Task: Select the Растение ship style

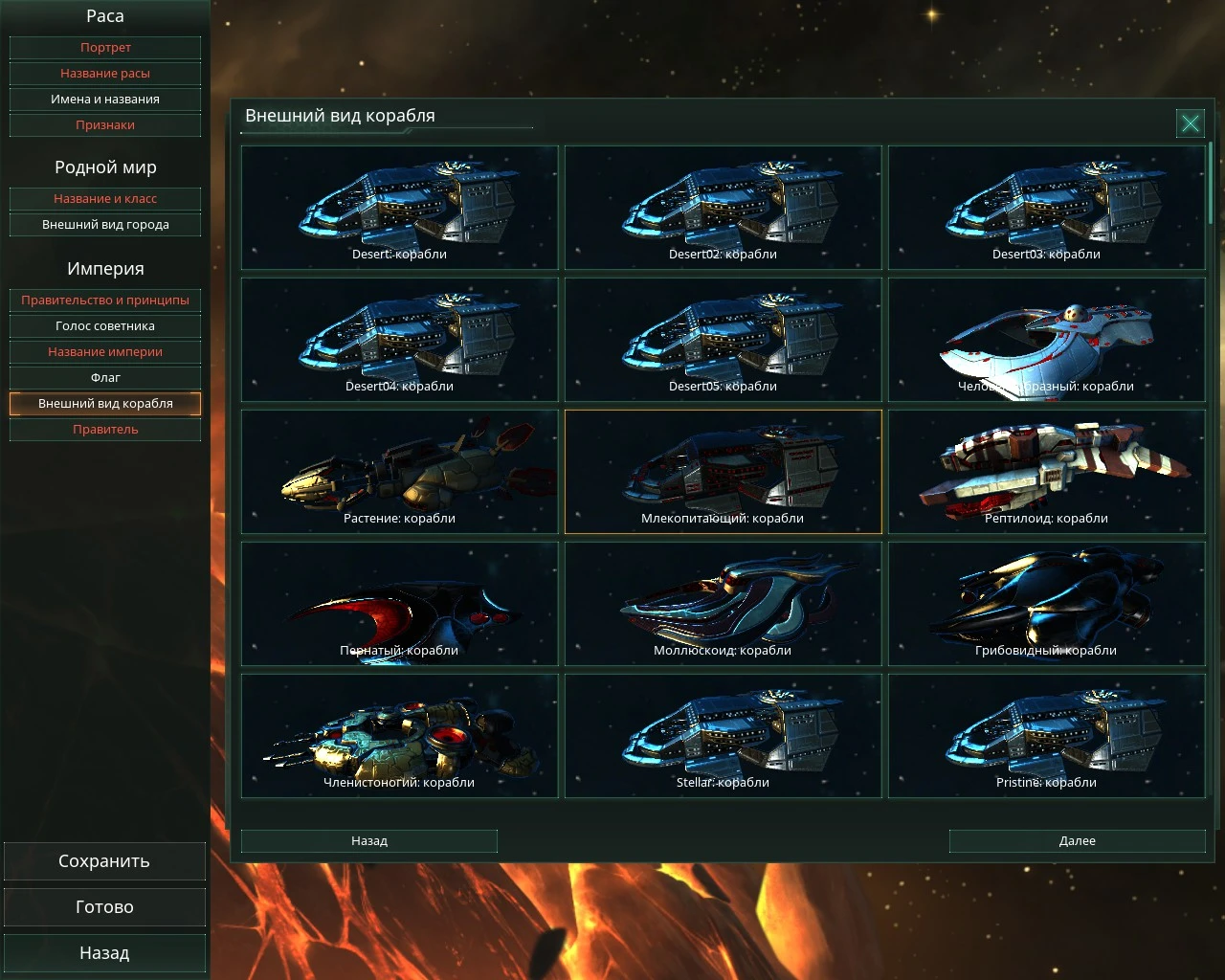Action: click(x=399, y=471)
